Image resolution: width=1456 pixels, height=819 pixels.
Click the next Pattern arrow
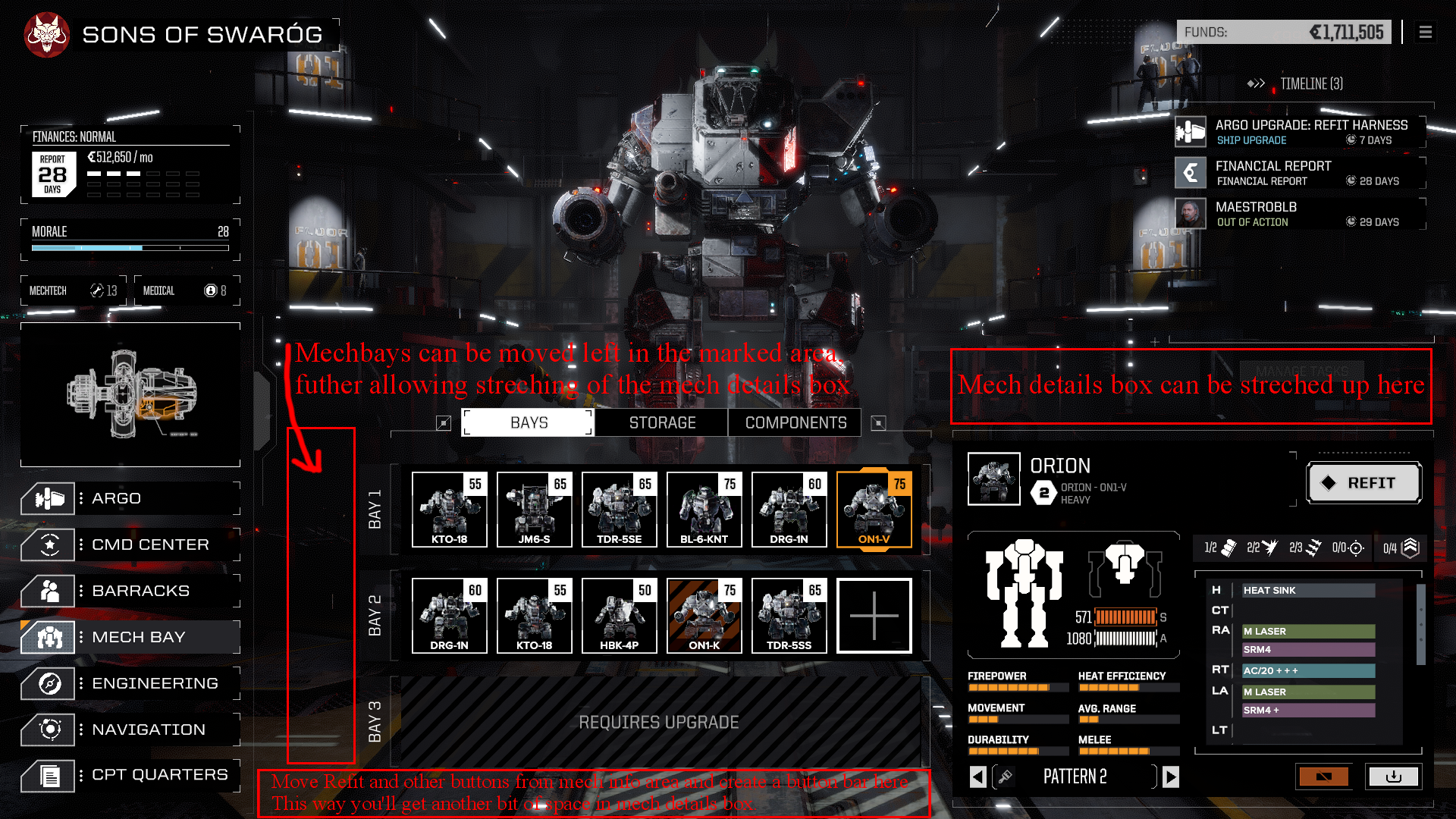coord(1170,777)
